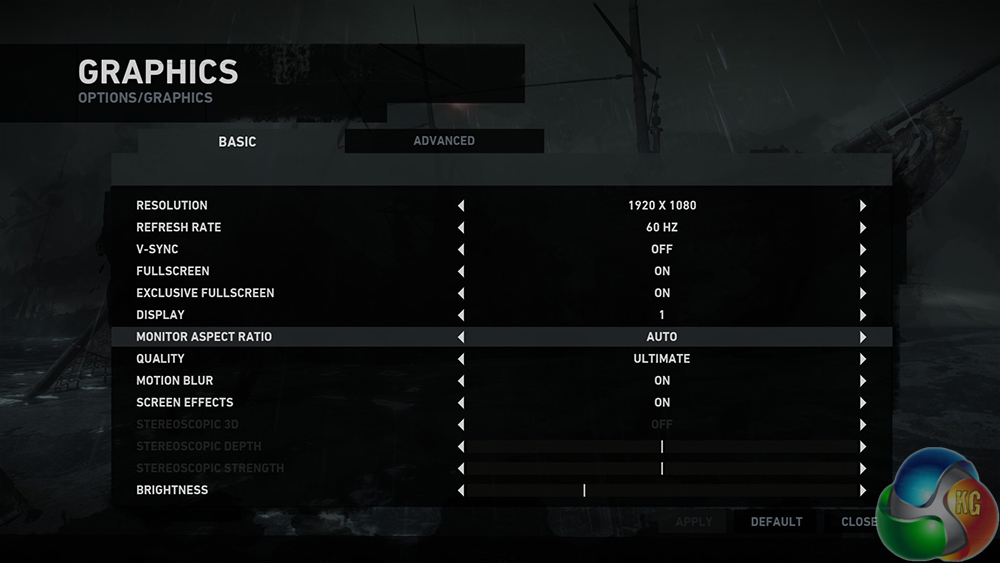Switch to the Advanced tab
Image resolution: width=1000 pixels, height=563 pixels.
(x=444, y=141)
